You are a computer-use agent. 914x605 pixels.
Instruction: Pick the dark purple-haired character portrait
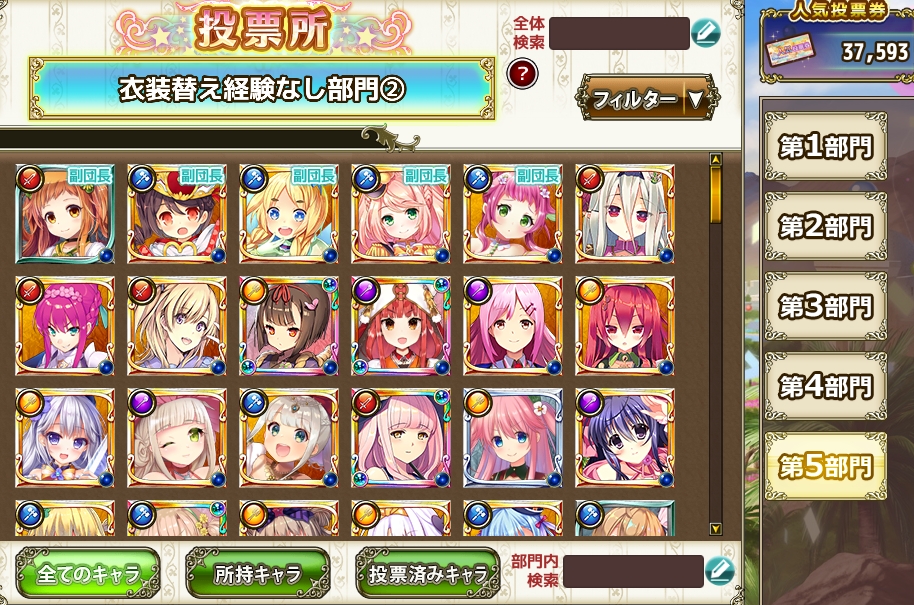coord(625,438)
